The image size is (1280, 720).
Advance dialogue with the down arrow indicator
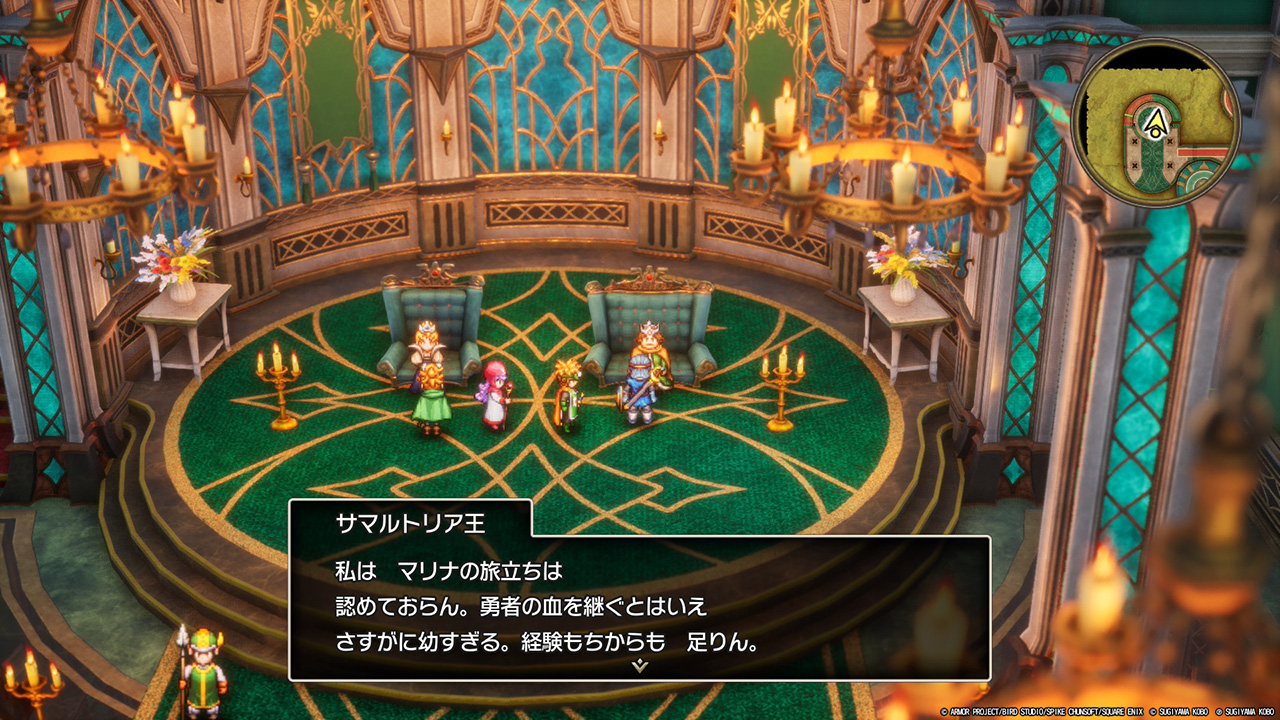click(640, 665)
